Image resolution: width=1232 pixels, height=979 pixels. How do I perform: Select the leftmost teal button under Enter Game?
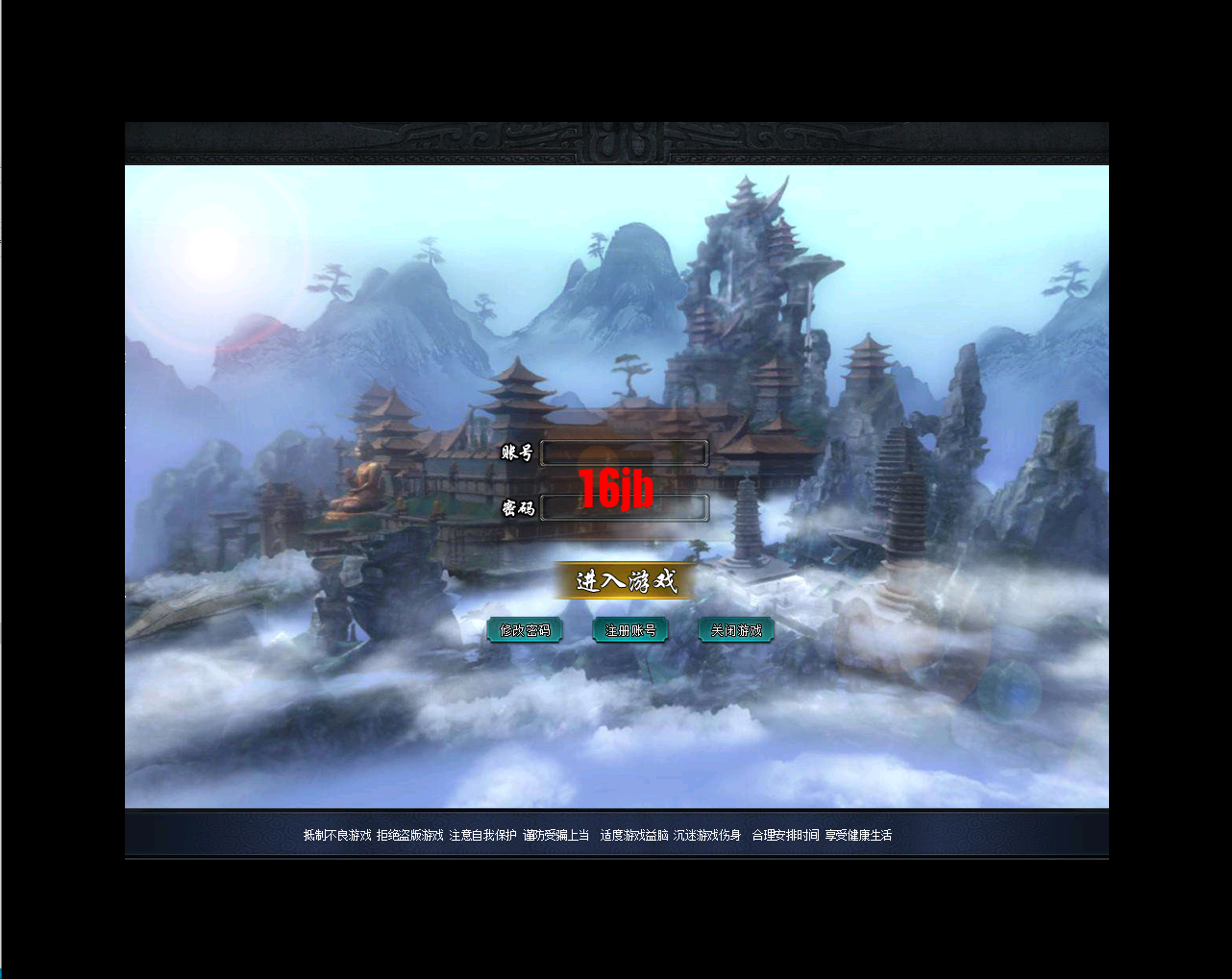click(x=525, y=629)
